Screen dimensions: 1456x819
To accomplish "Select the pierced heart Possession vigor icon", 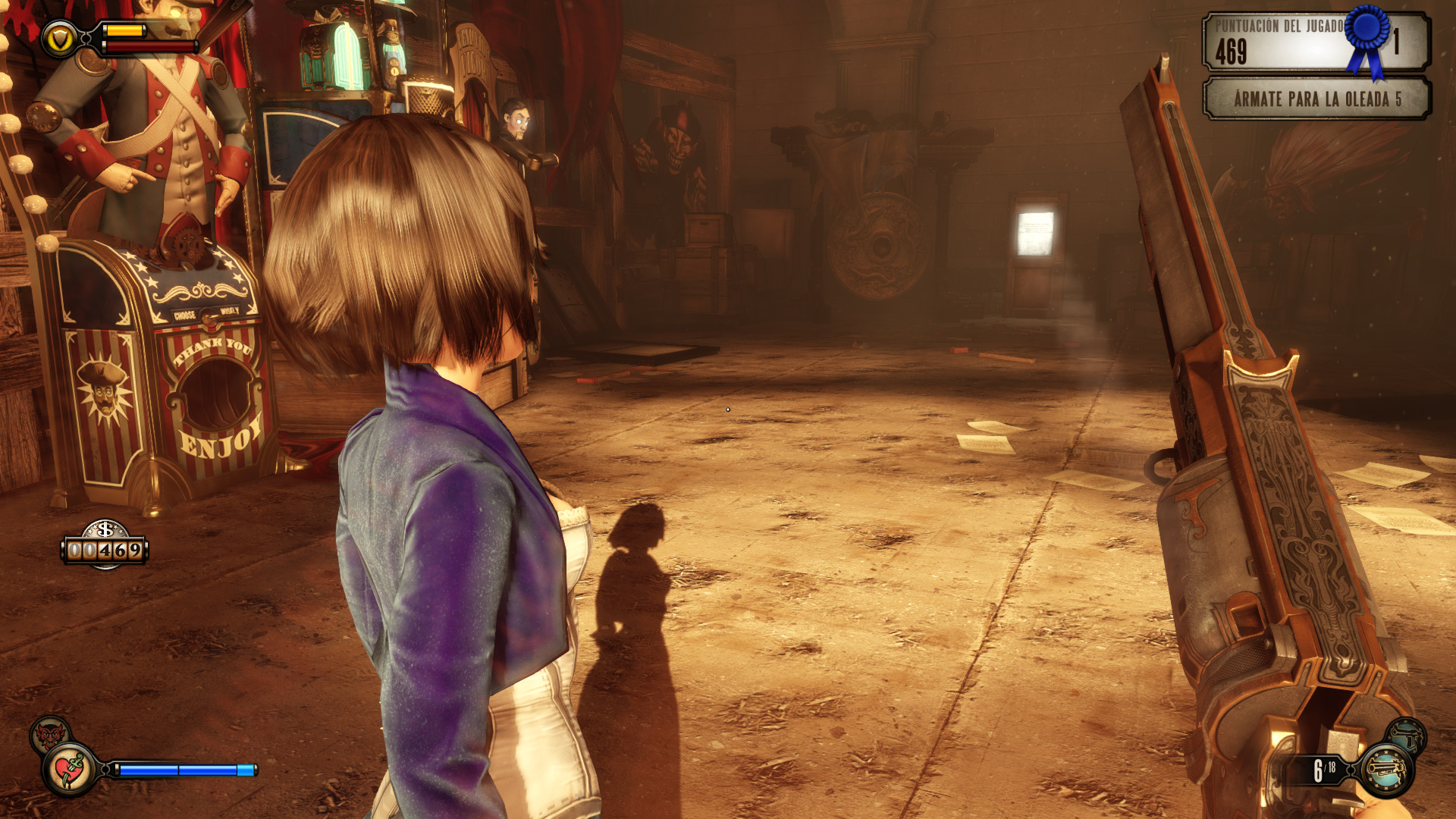I will click(70, 770).
